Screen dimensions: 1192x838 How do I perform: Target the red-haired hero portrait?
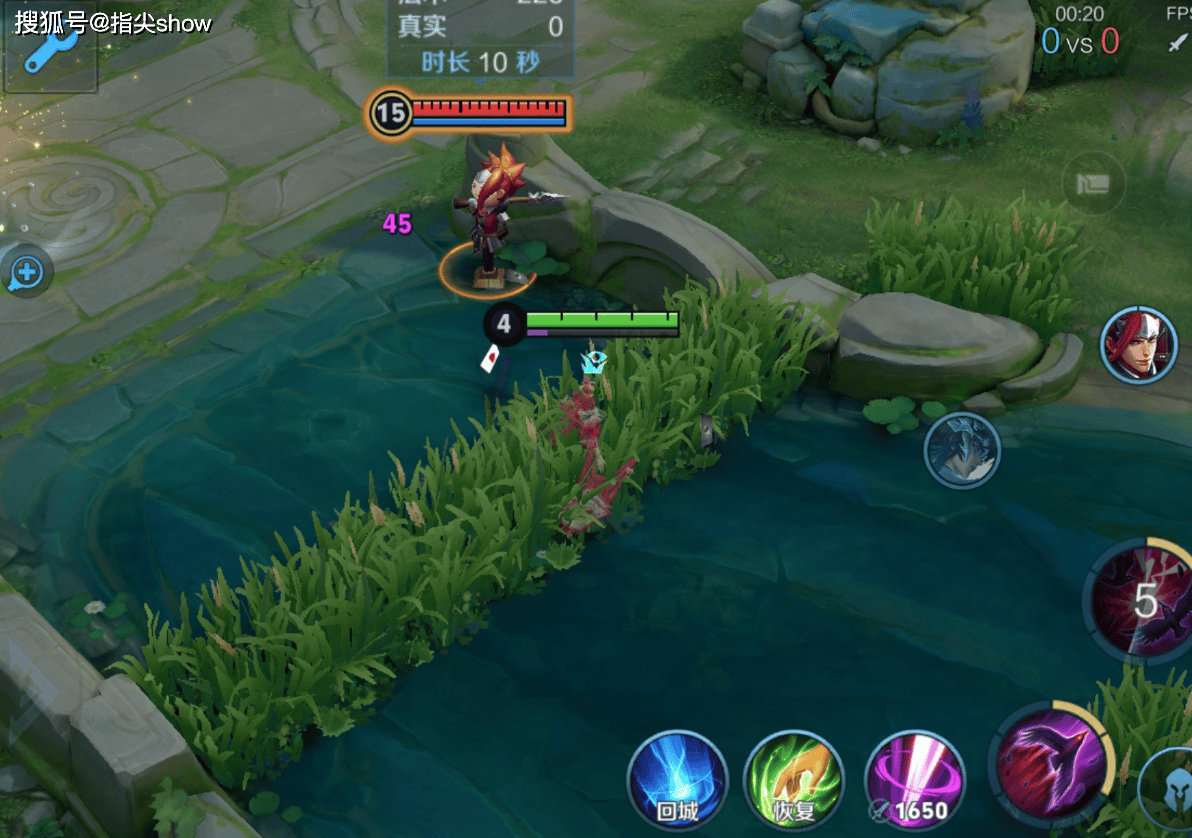click(1139, 346)
